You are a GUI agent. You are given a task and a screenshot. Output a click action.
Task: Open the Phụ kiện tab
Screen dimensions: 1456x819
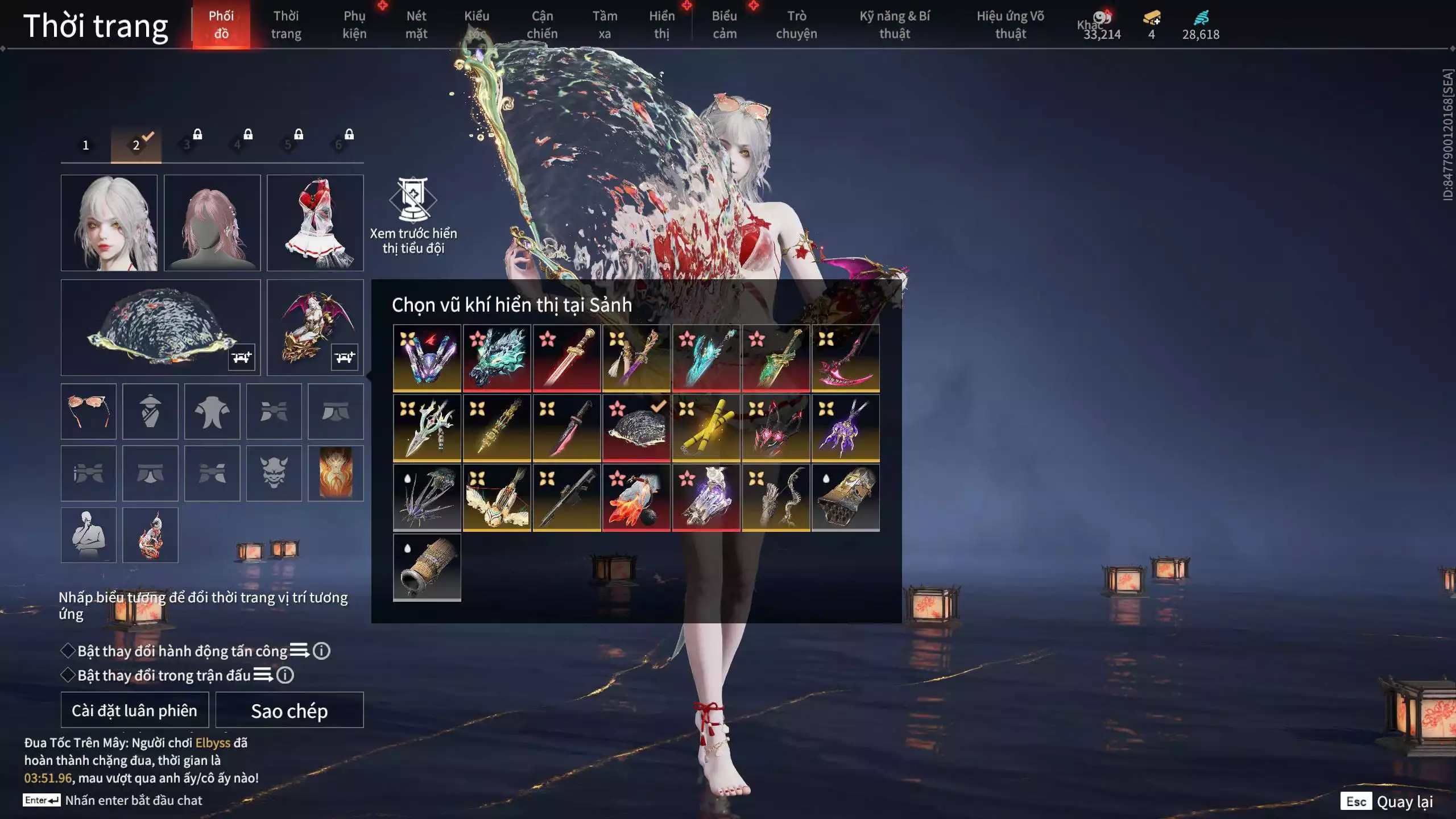tap(354, 25)
